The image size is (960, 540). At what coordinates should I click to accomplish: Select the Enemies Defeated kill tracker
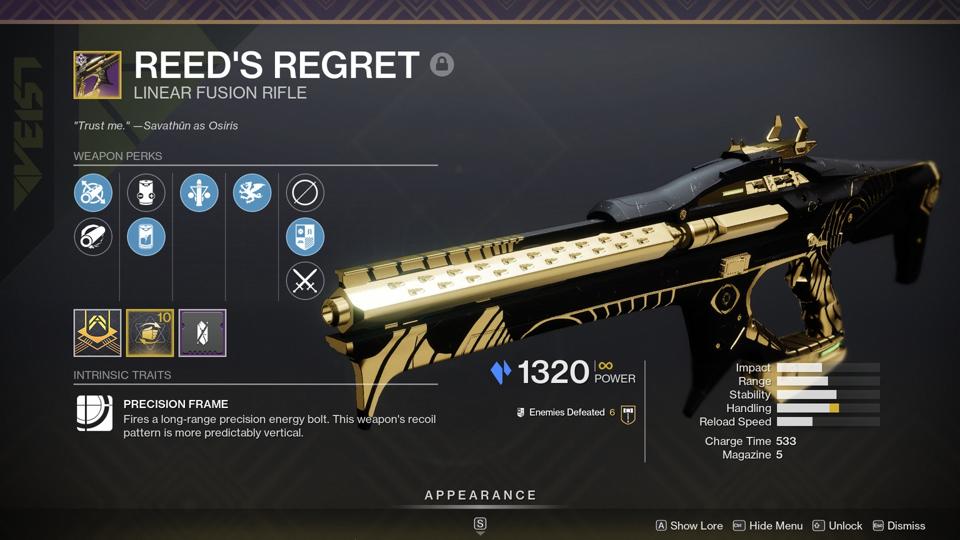click(566, 412)
